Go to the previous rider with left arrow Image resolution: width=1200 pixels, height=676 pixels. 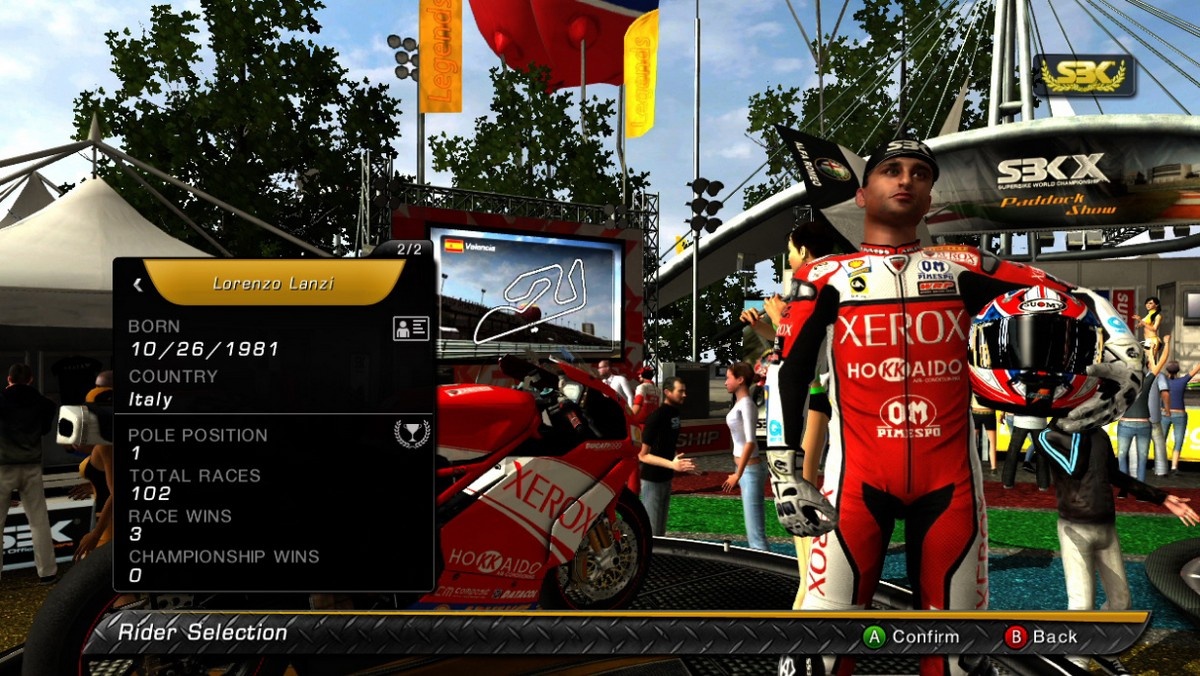tap(138, 285)
